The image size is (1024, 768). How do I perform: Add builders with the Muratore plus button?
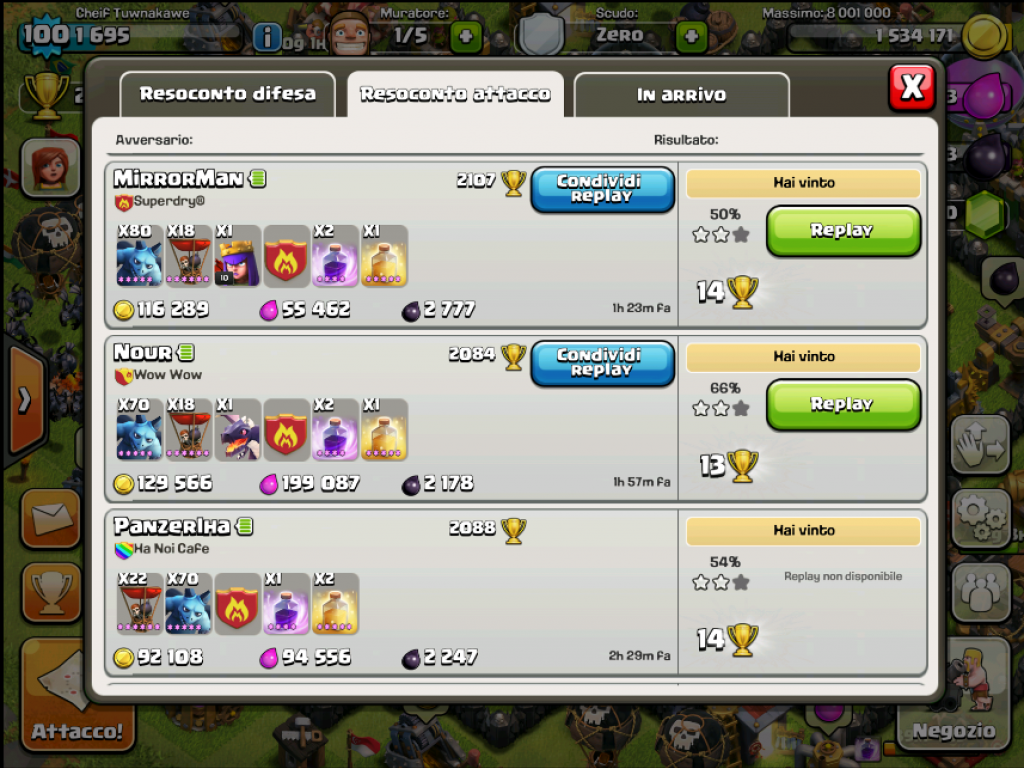point(465,38)
